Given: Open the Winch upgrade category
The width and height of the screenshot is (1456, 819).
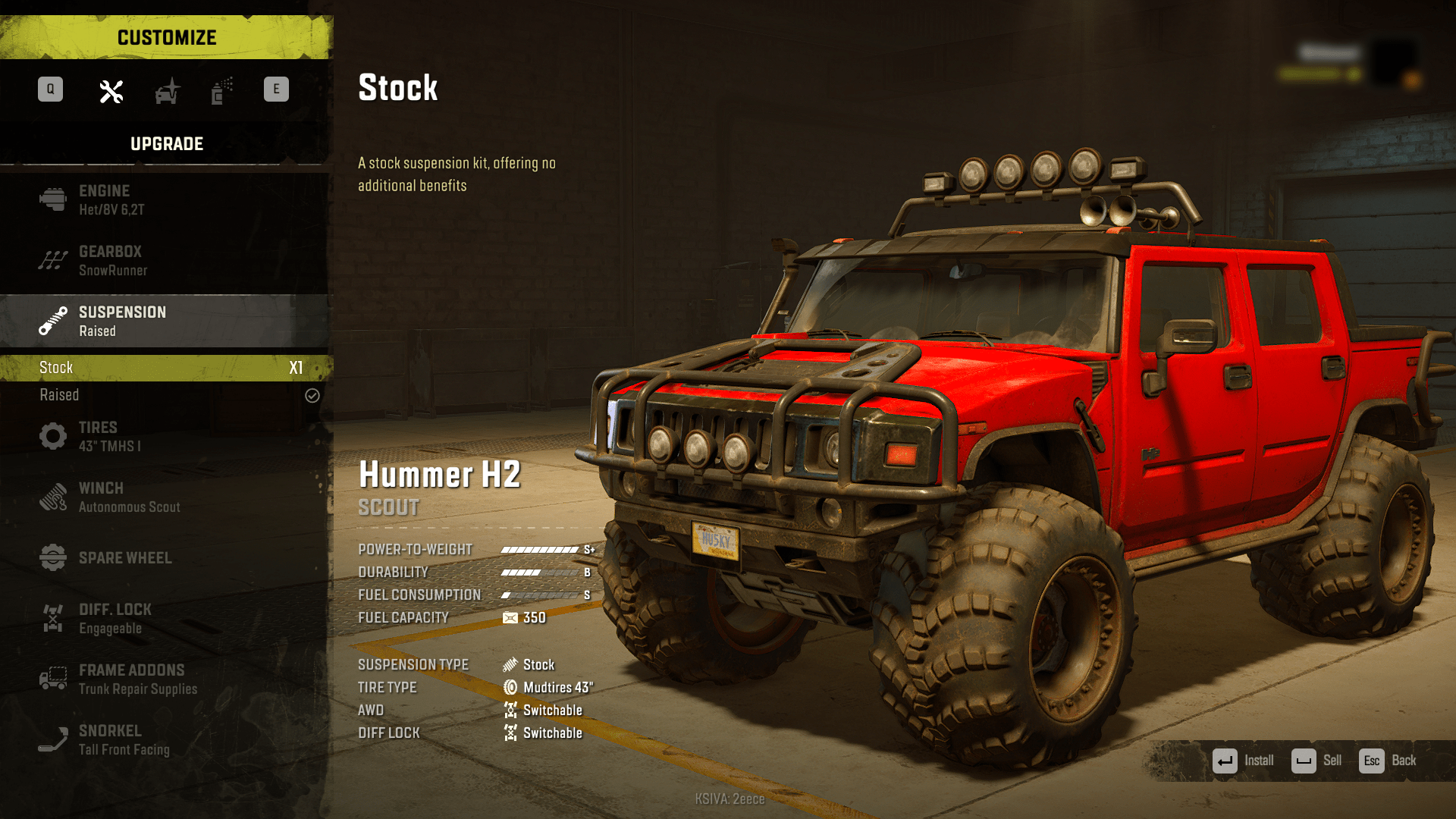Looking at the screenshot, I should (x=165, y=497).
